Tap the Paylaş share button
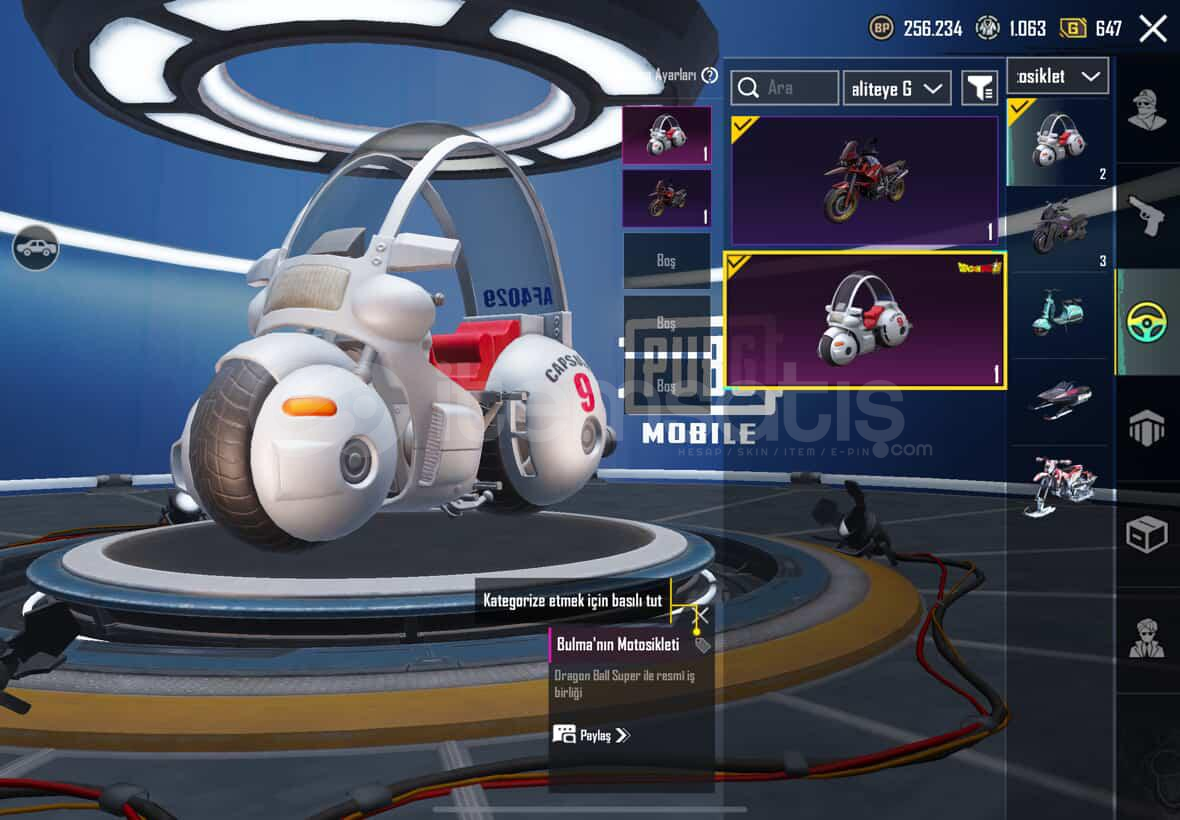 (x=591, y=735)
